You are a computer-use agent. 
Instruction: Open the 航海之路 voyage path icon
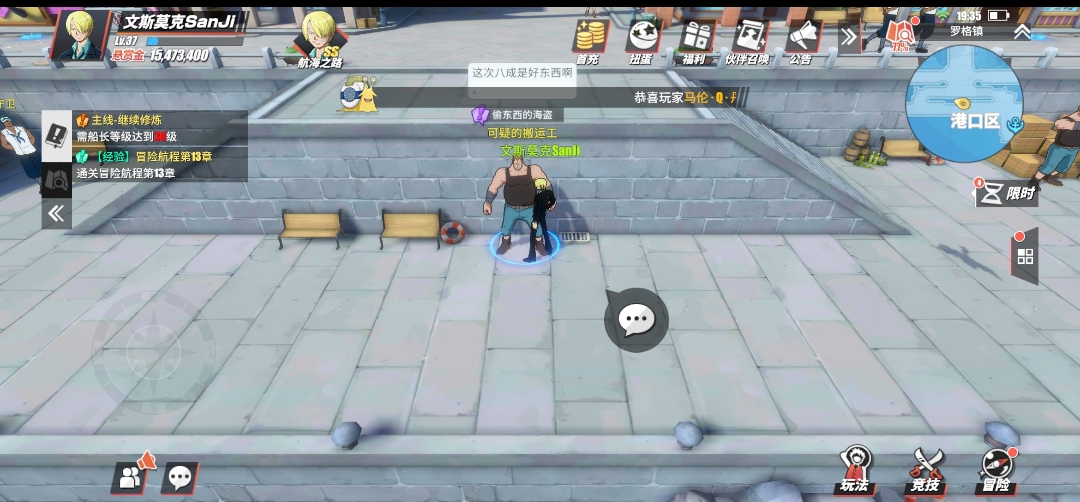[x=320, y=42]
